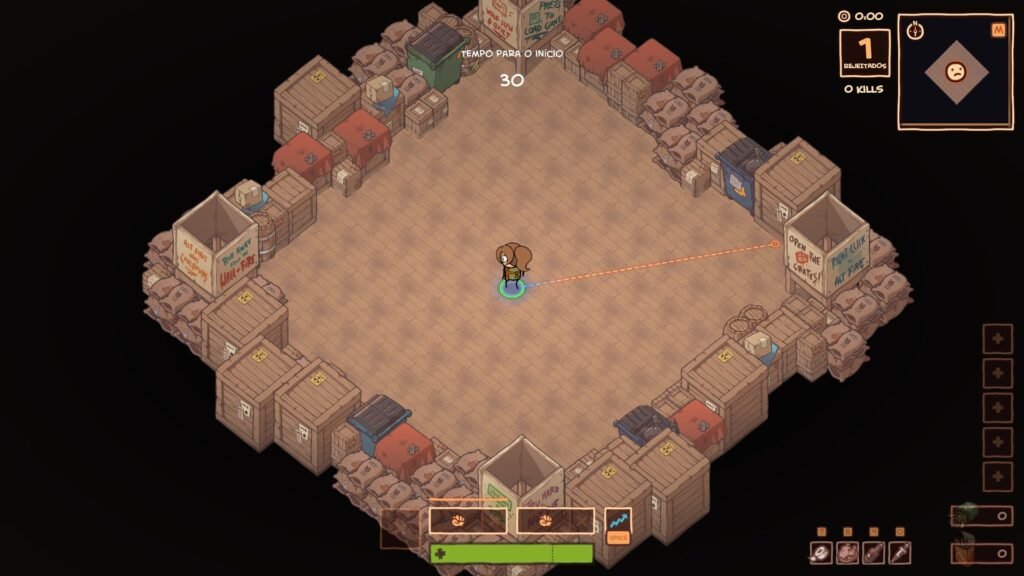Viewport: 1024px width, 576px height.
Task: Activate the blue zigzag arrow dash ability
Action: point(618,521)
